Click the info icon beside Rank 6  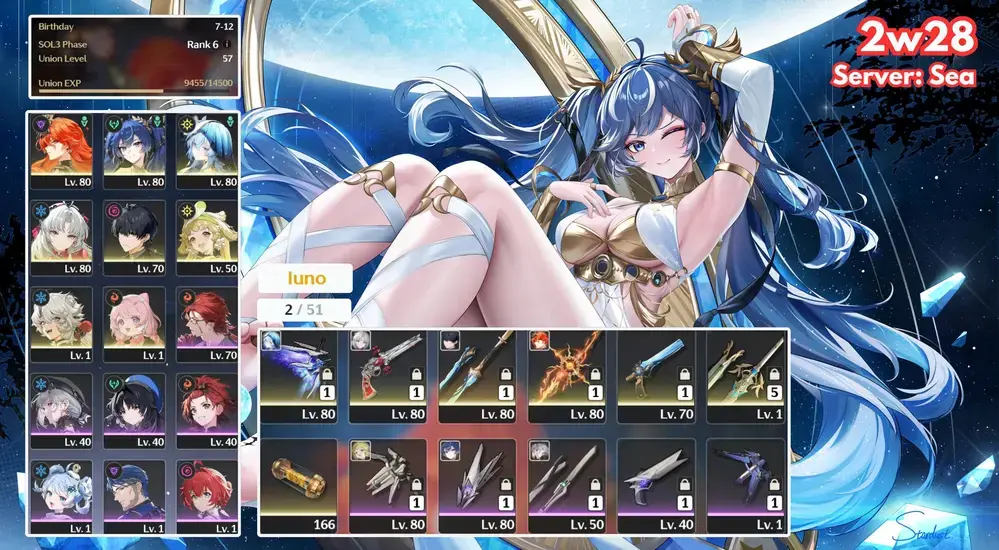click(228, 44)
